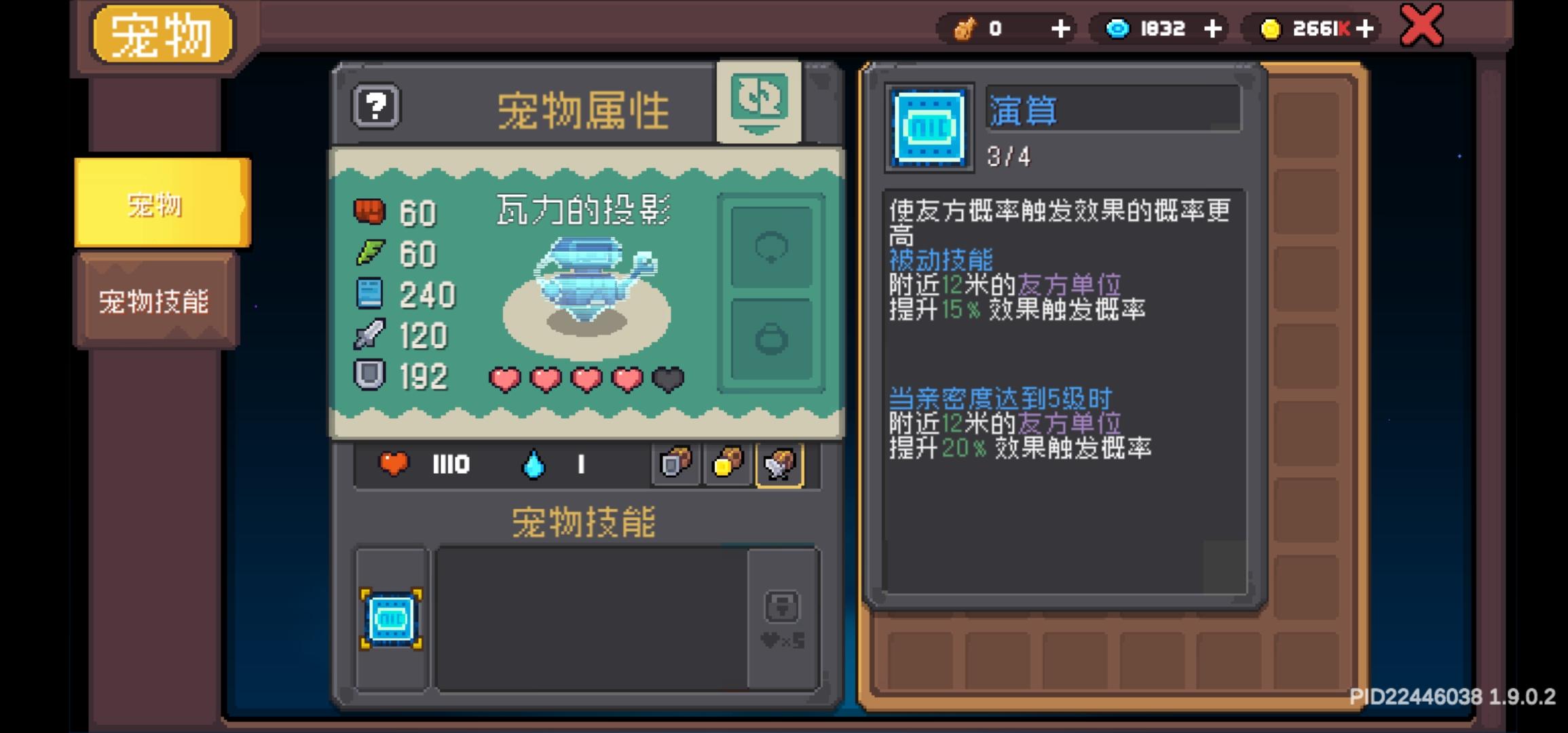The width and height of the screenshot is (1568, 733).
Task: Click the water droplet icon next to the 1 value
Action: [533, 464]
